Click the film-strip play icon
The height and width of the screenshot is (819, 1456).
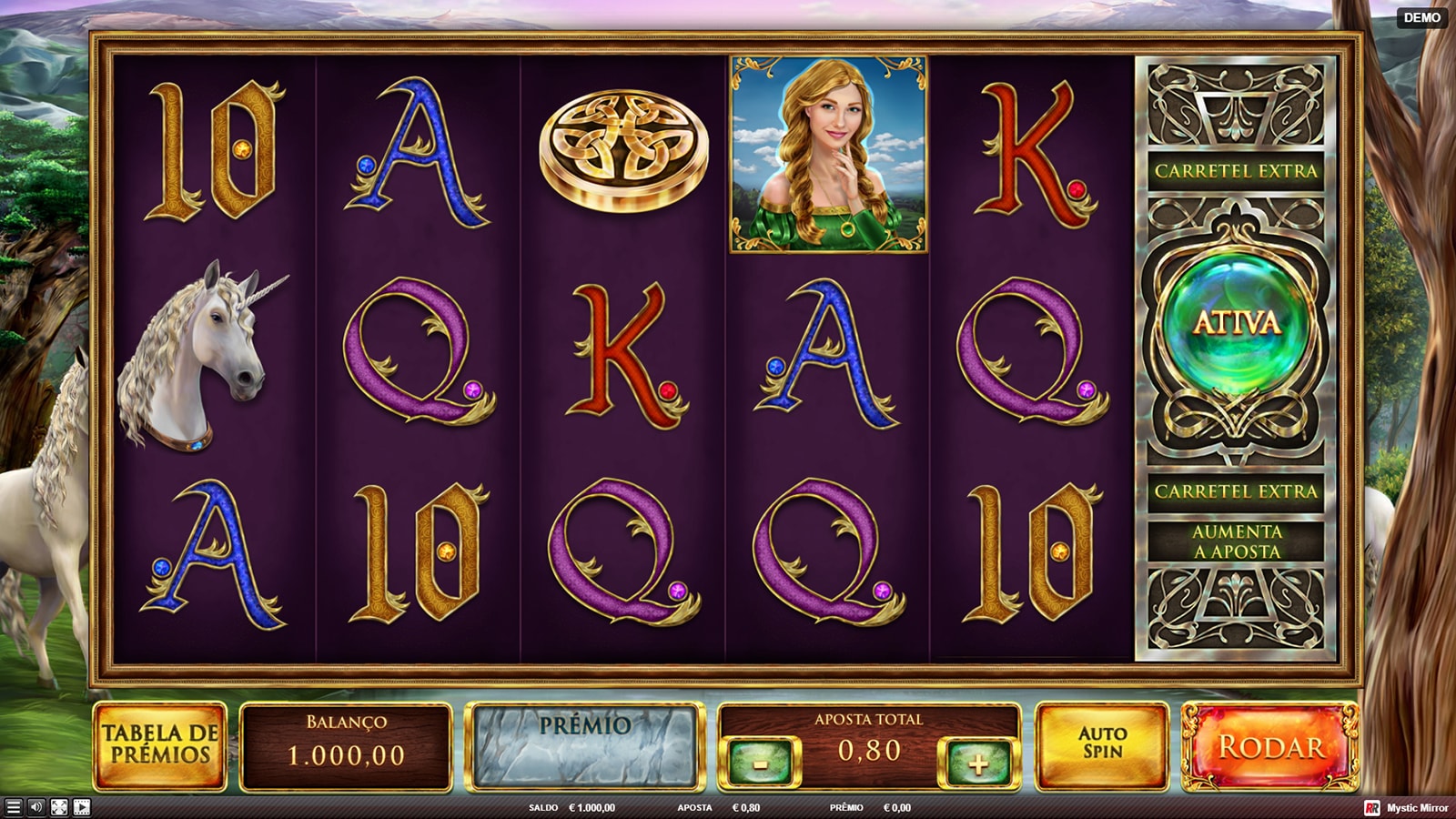click(82, 807)
